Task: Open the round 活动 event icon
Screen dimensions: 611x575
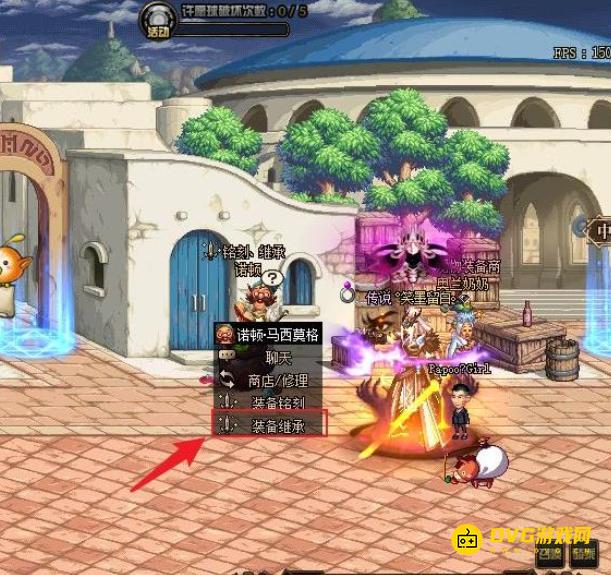Action: click(158, 20)
